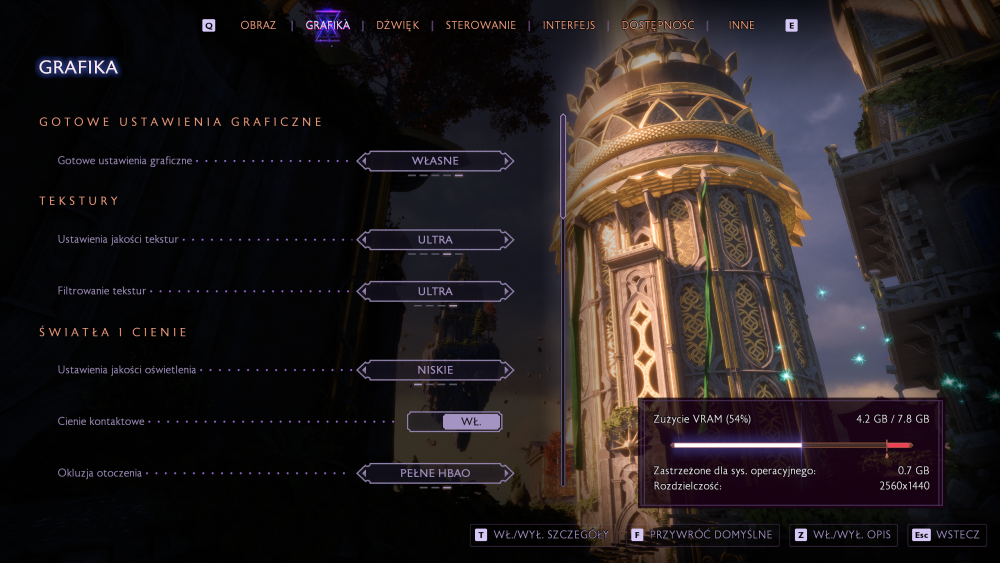Open the Dźwięk settings tab
This screenshot has height=563, width=1000.
point(397,25)
